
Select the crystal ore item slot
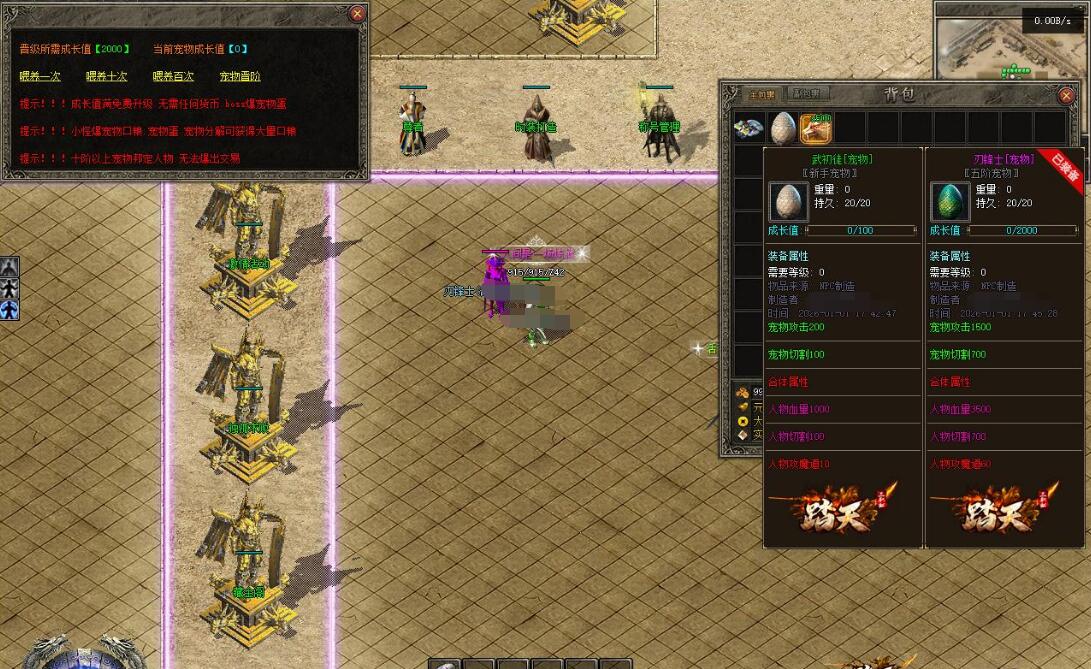click(x=749, y=128)
